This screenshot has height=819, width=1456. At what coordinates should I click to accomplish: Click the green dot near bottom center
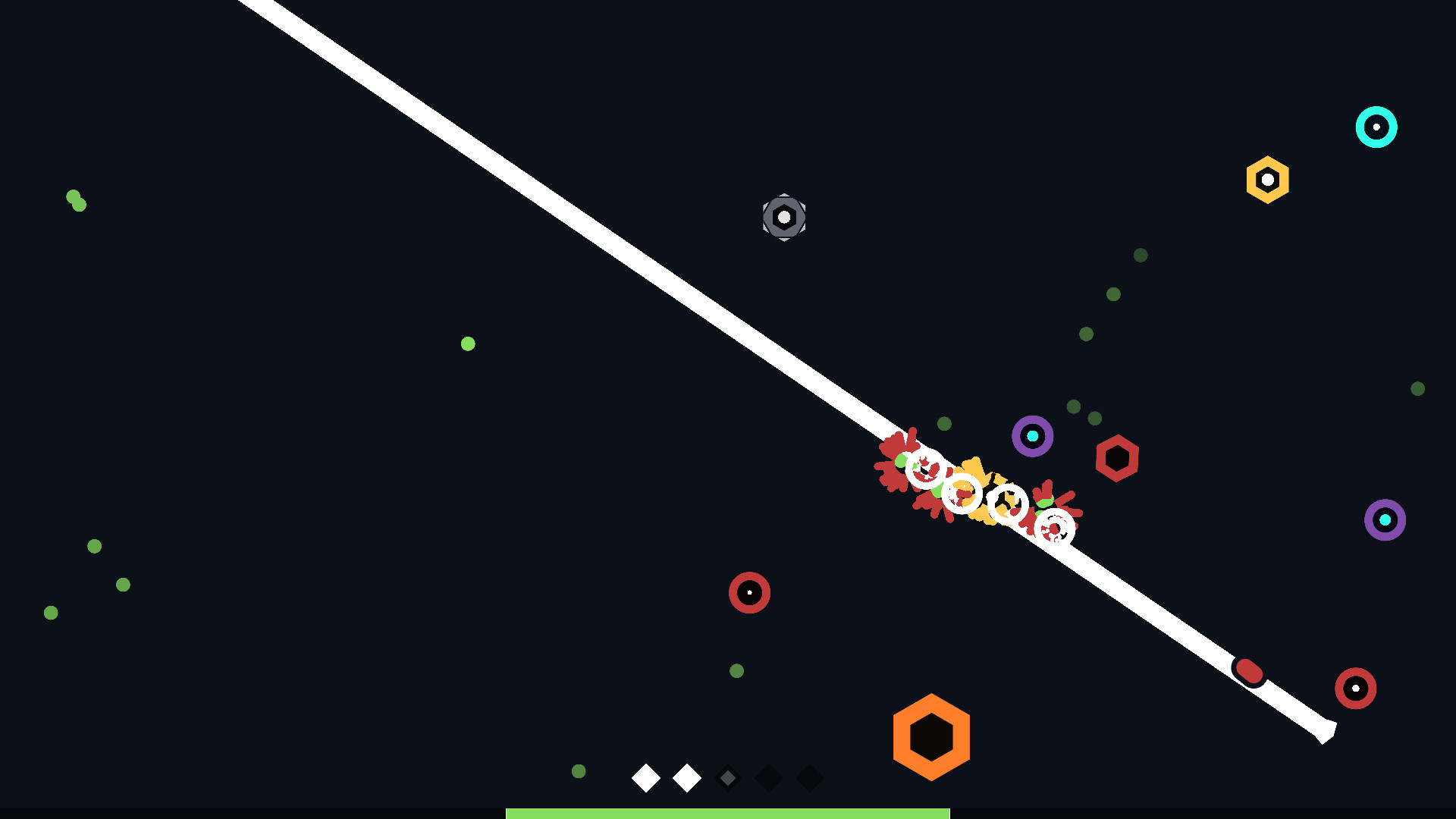pos(579,770)
